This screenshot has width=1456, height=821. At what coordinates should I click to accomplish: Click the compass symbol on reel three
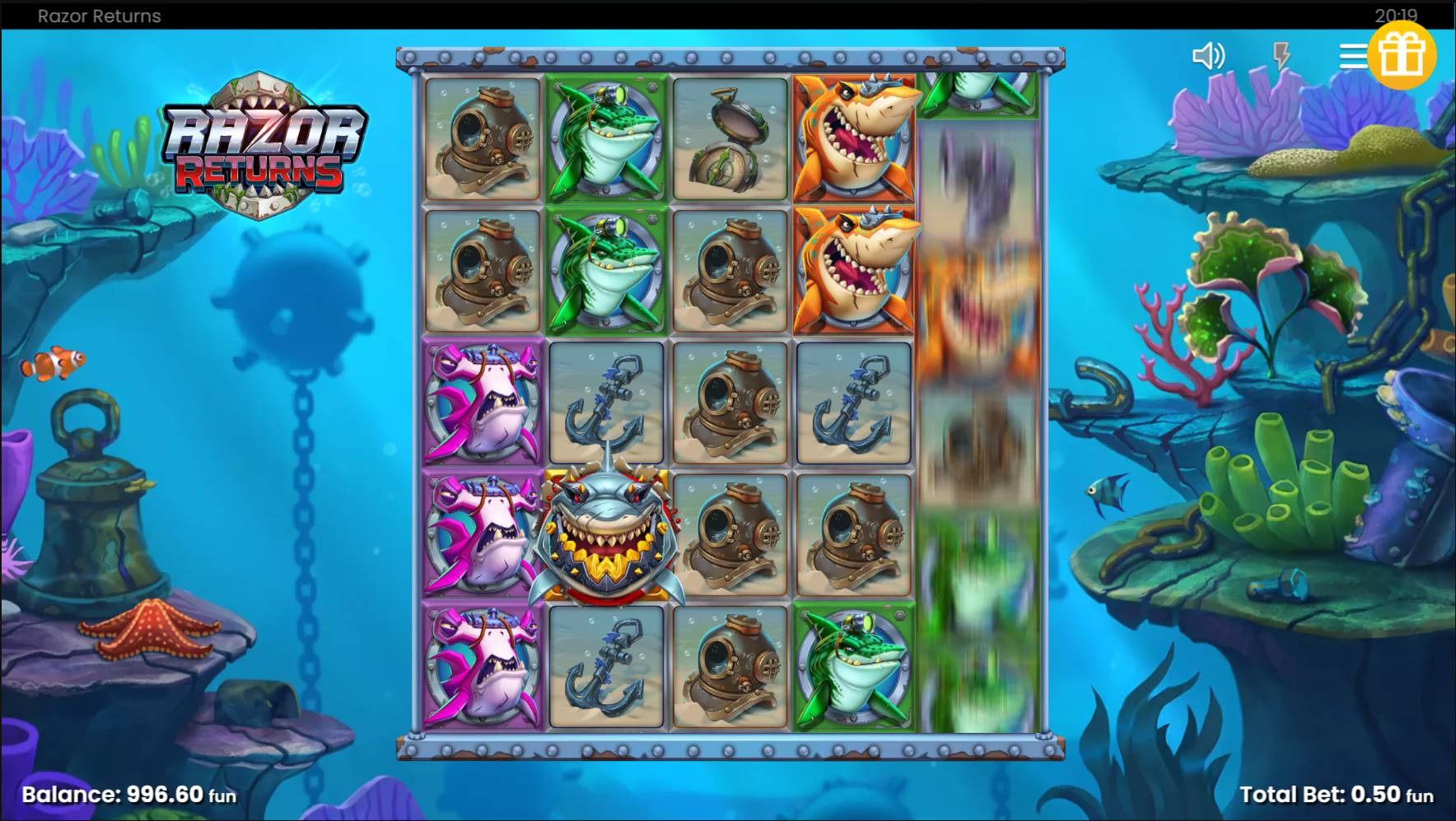pos(730,140)
